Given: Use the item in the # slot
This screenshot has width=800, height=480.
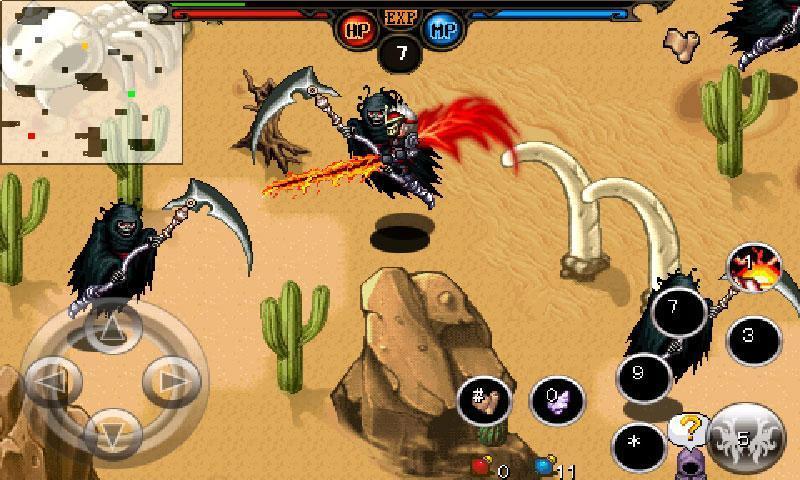Looking at the screenshot, I should (x=484, y=400).
